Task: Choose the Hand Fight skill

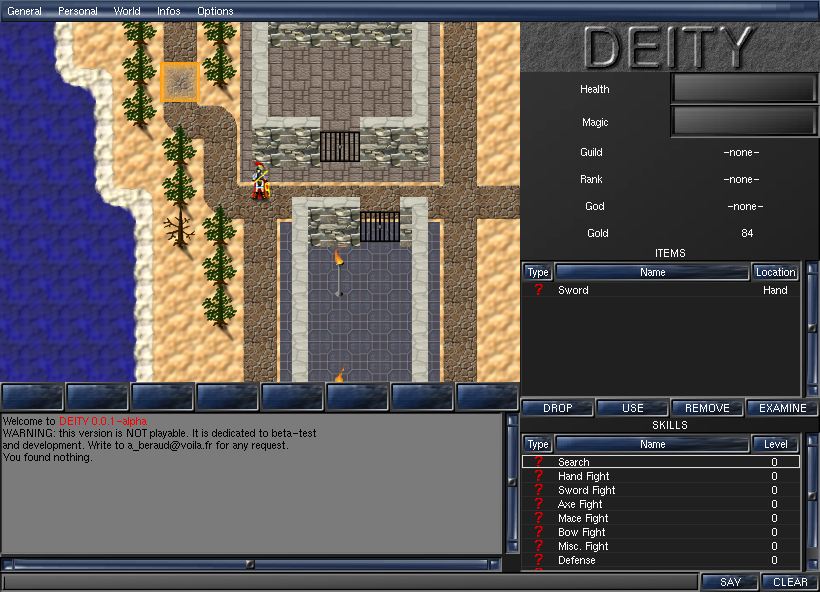Action: tap(660, 476)
